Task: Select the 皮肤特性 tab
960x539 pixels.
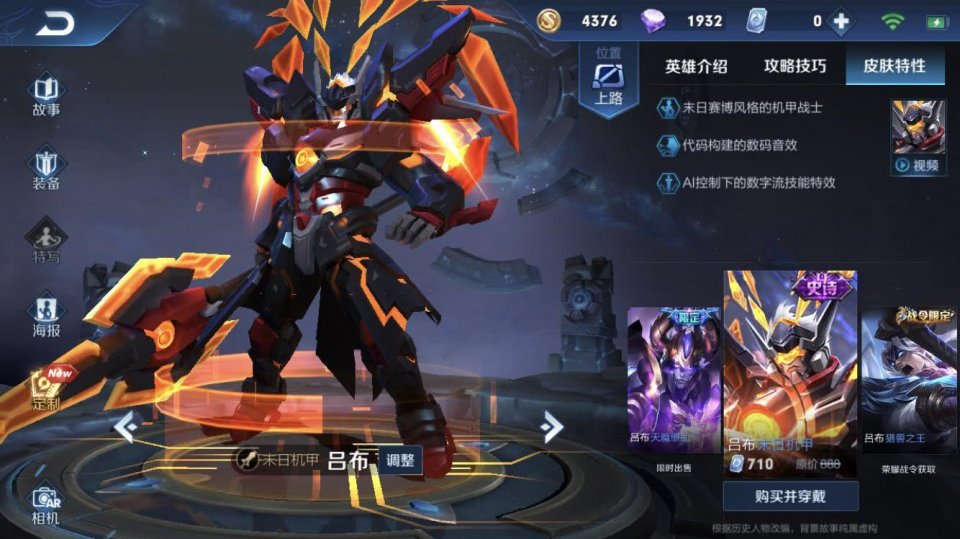Action: point(894,67)
